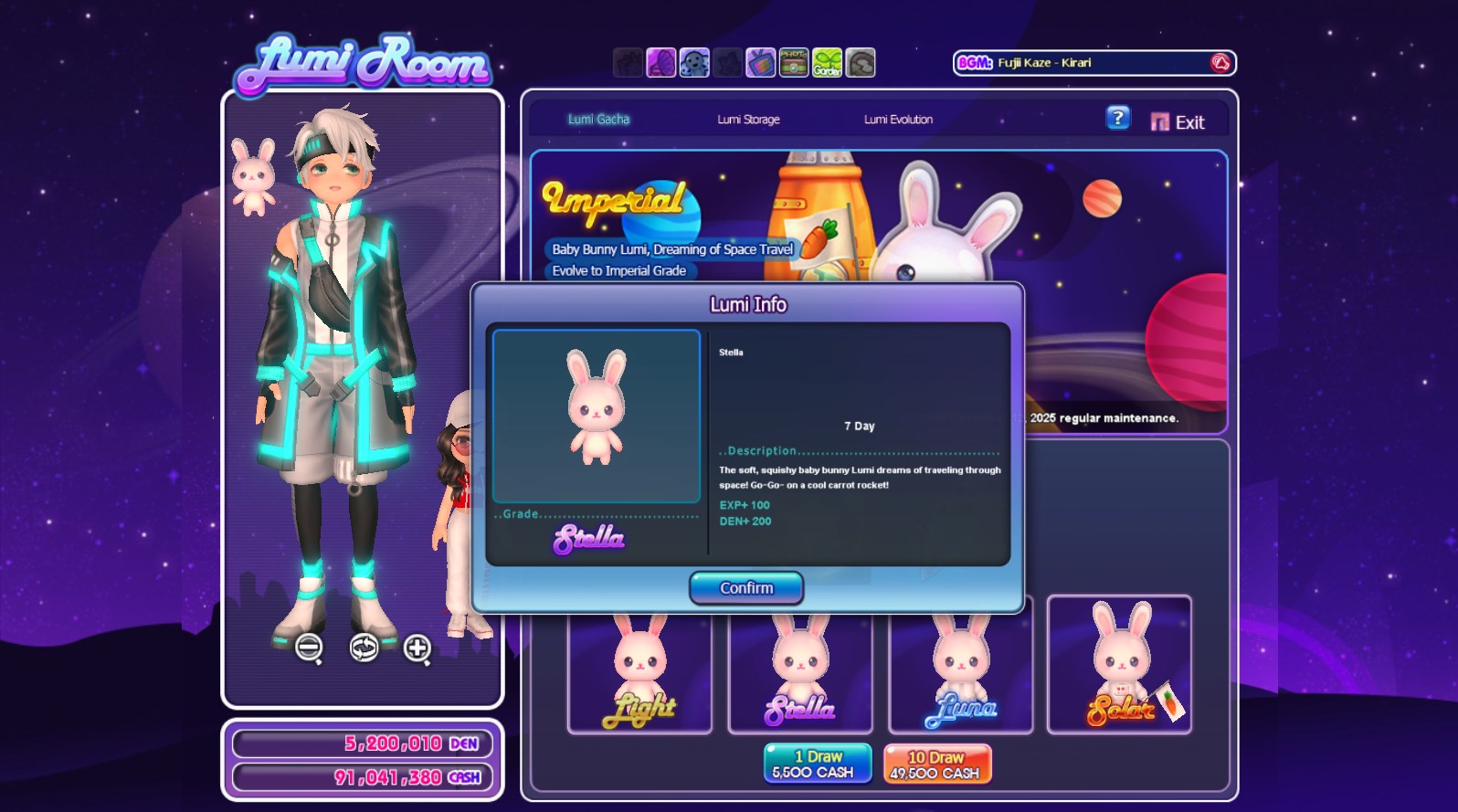1458x812 pixels.
Task: Exit the Lumi Room
Action: [x=1178, y=122]
